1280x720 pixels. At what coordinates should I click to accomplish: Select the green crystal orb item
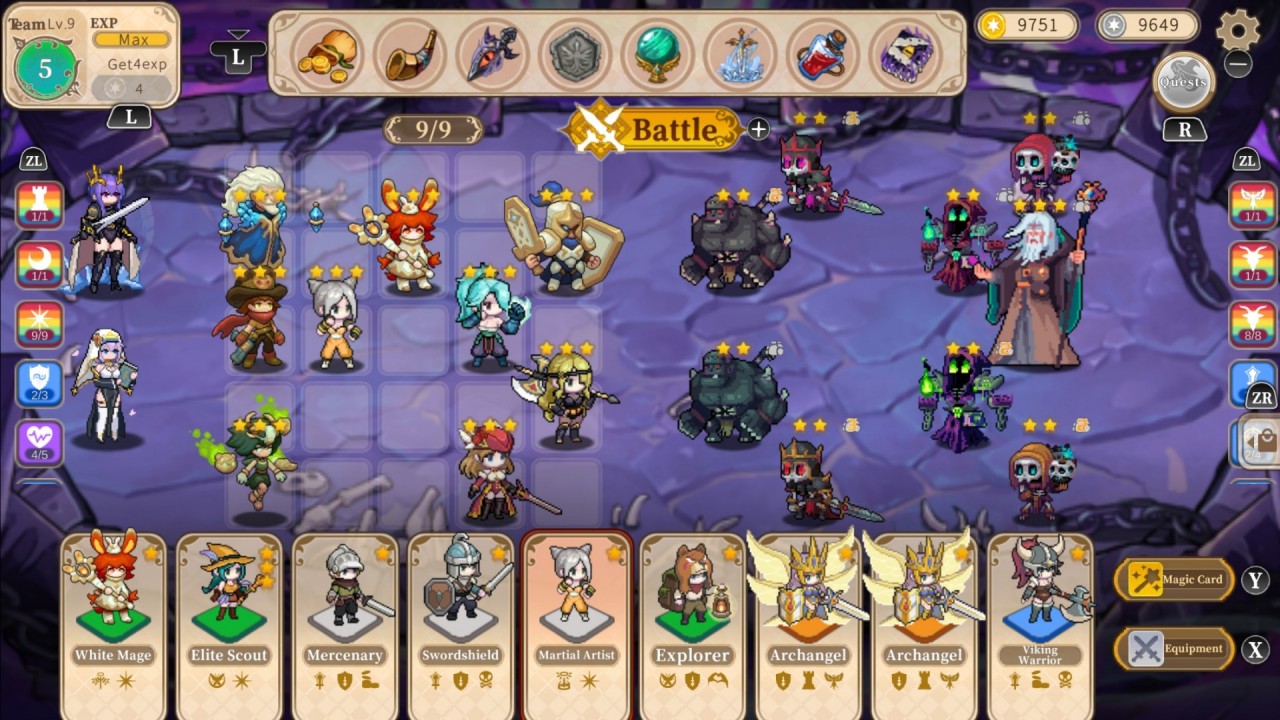657,57
